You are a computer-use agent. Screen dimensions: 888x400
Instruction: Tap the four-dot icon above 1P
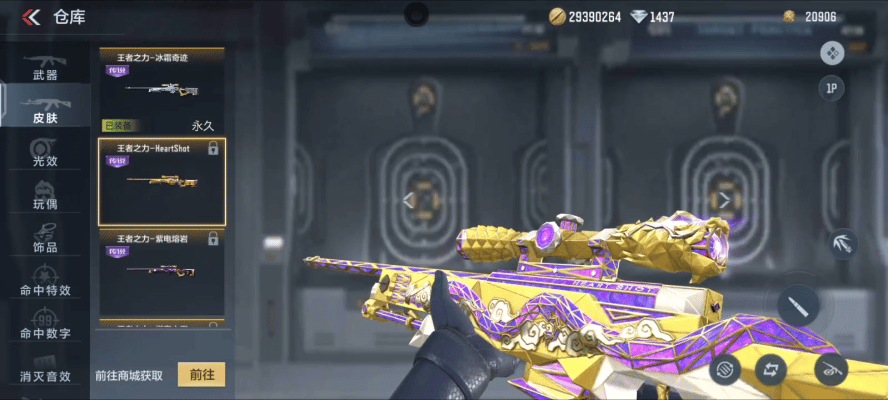831,52
